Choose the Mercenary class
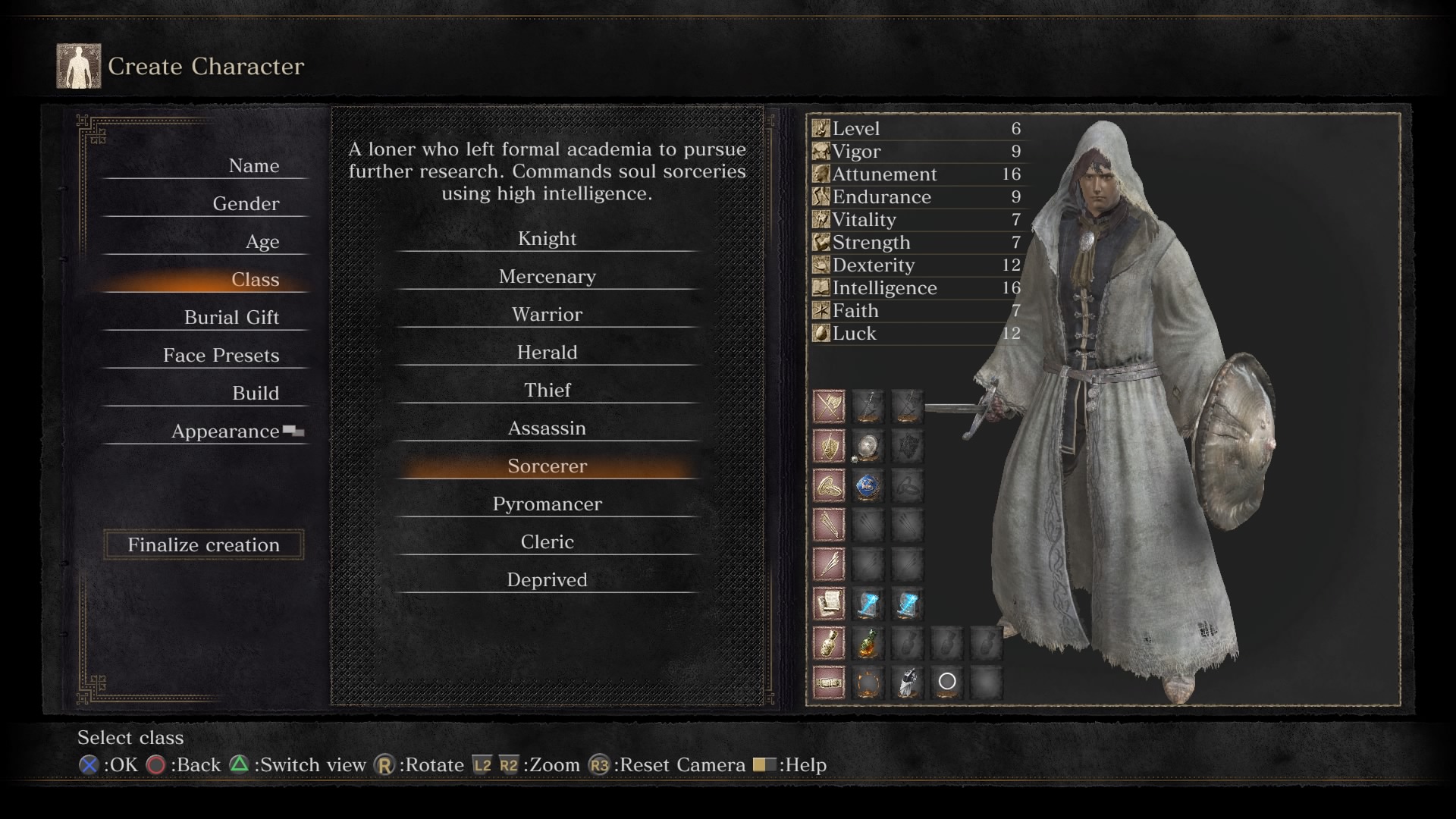 click(x=547, y=277)
